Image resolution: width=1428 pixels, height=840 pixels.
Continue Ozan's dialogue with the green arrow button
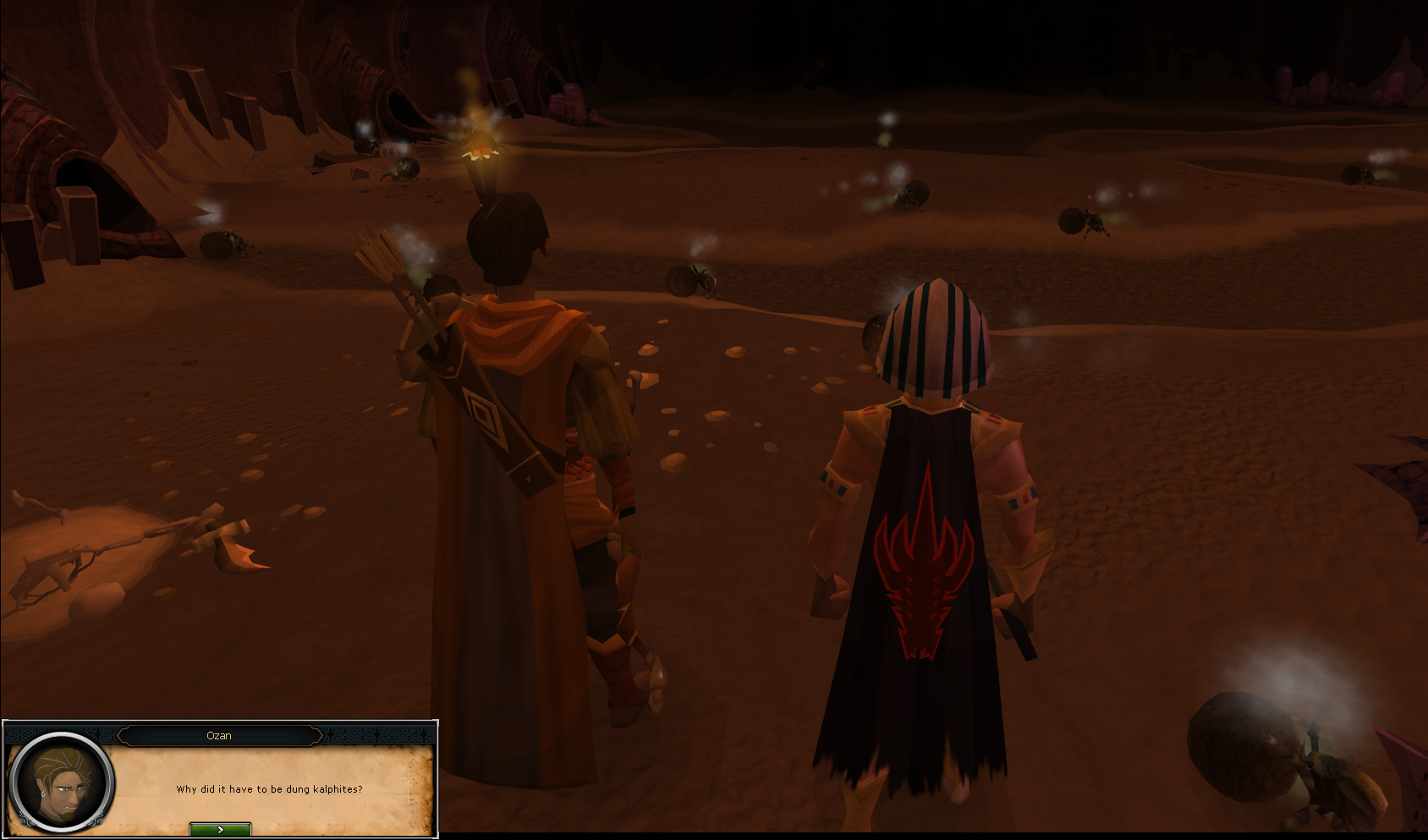click(x=220, y=829)
